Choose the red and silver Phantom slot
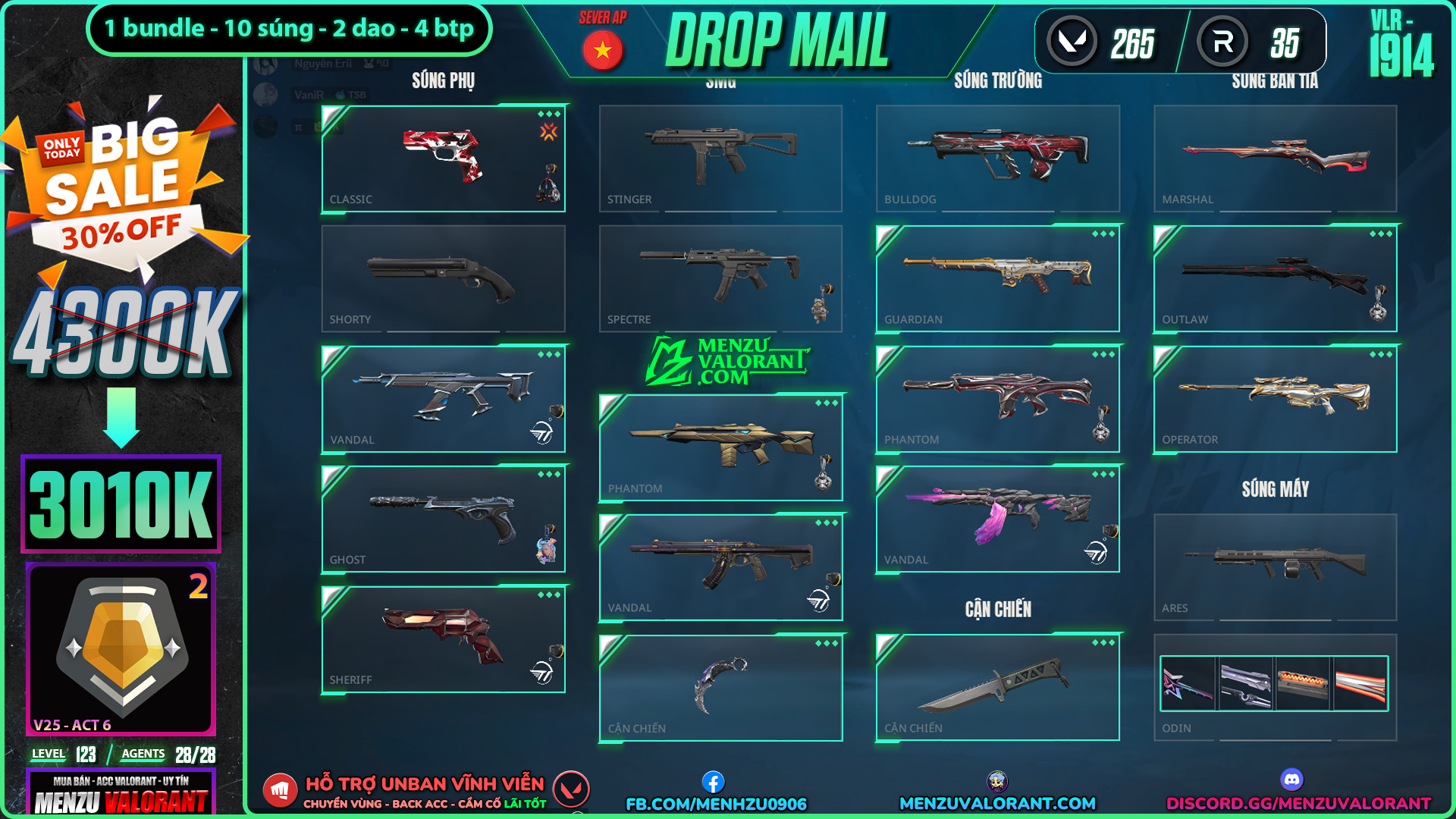 (x=997, y=399)
